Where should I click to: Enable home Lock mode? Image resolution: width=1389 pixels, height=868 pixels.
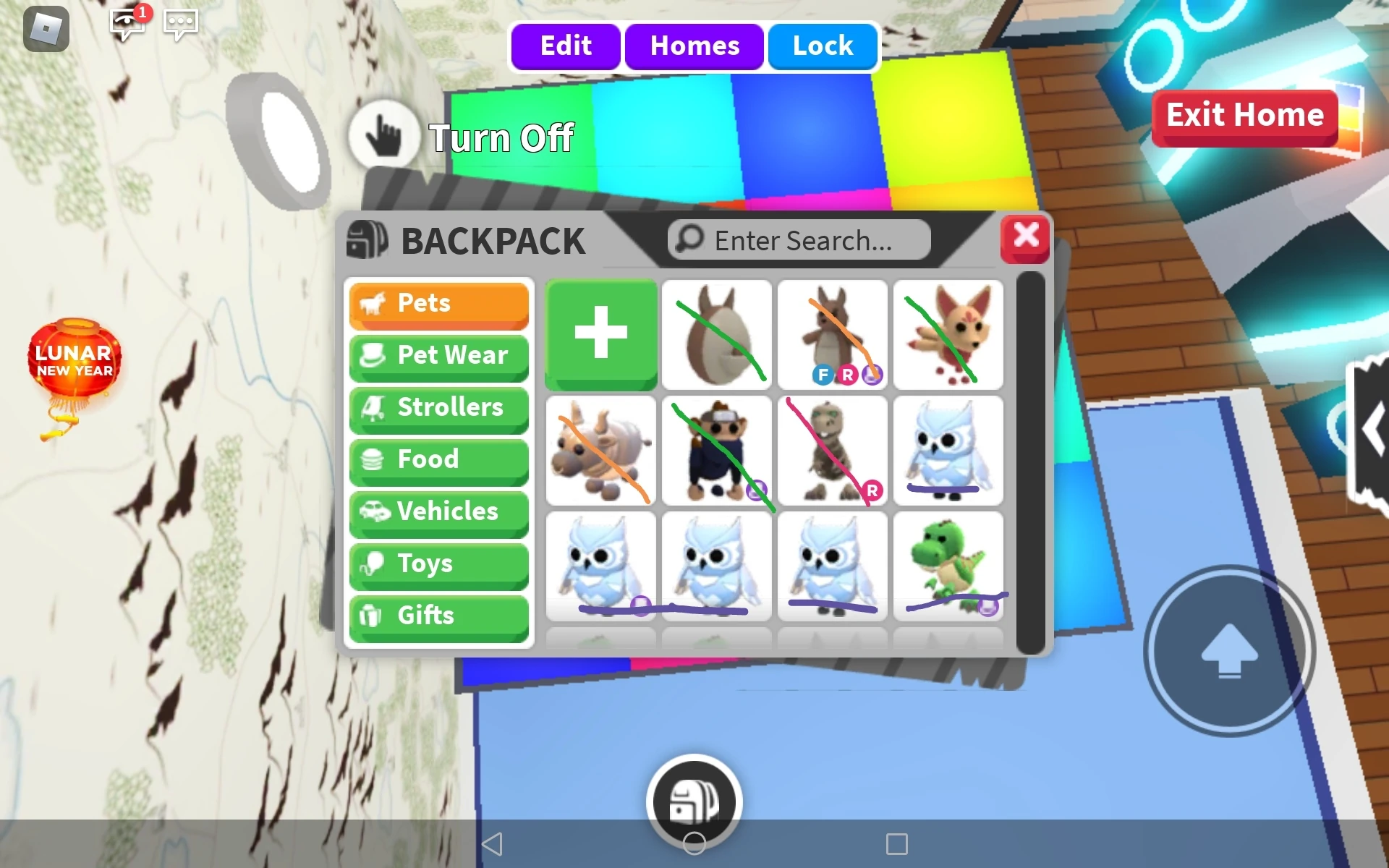point(822,46)
